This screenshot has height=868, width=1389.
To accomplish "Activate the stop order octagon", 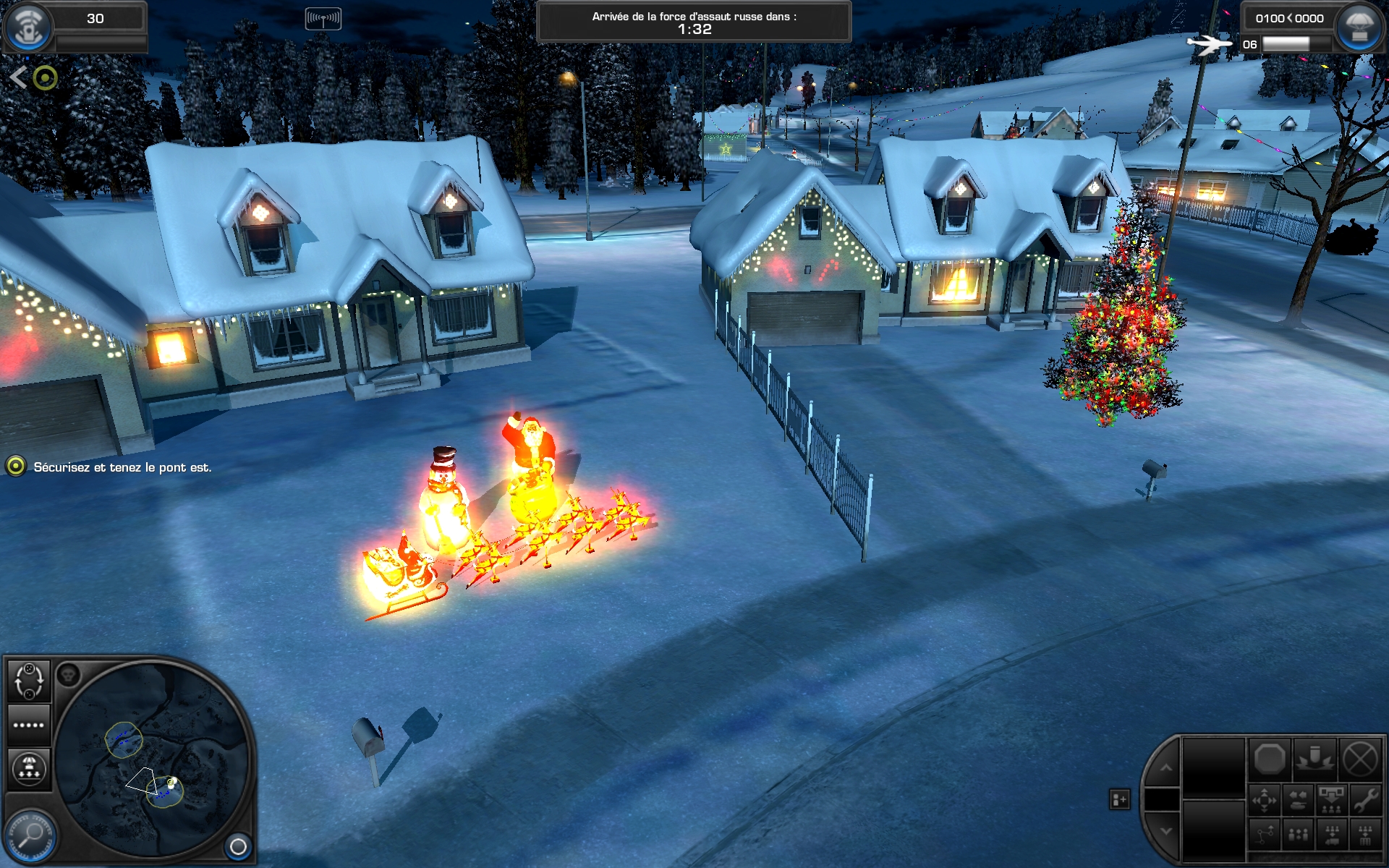I will coord(1270,759).
